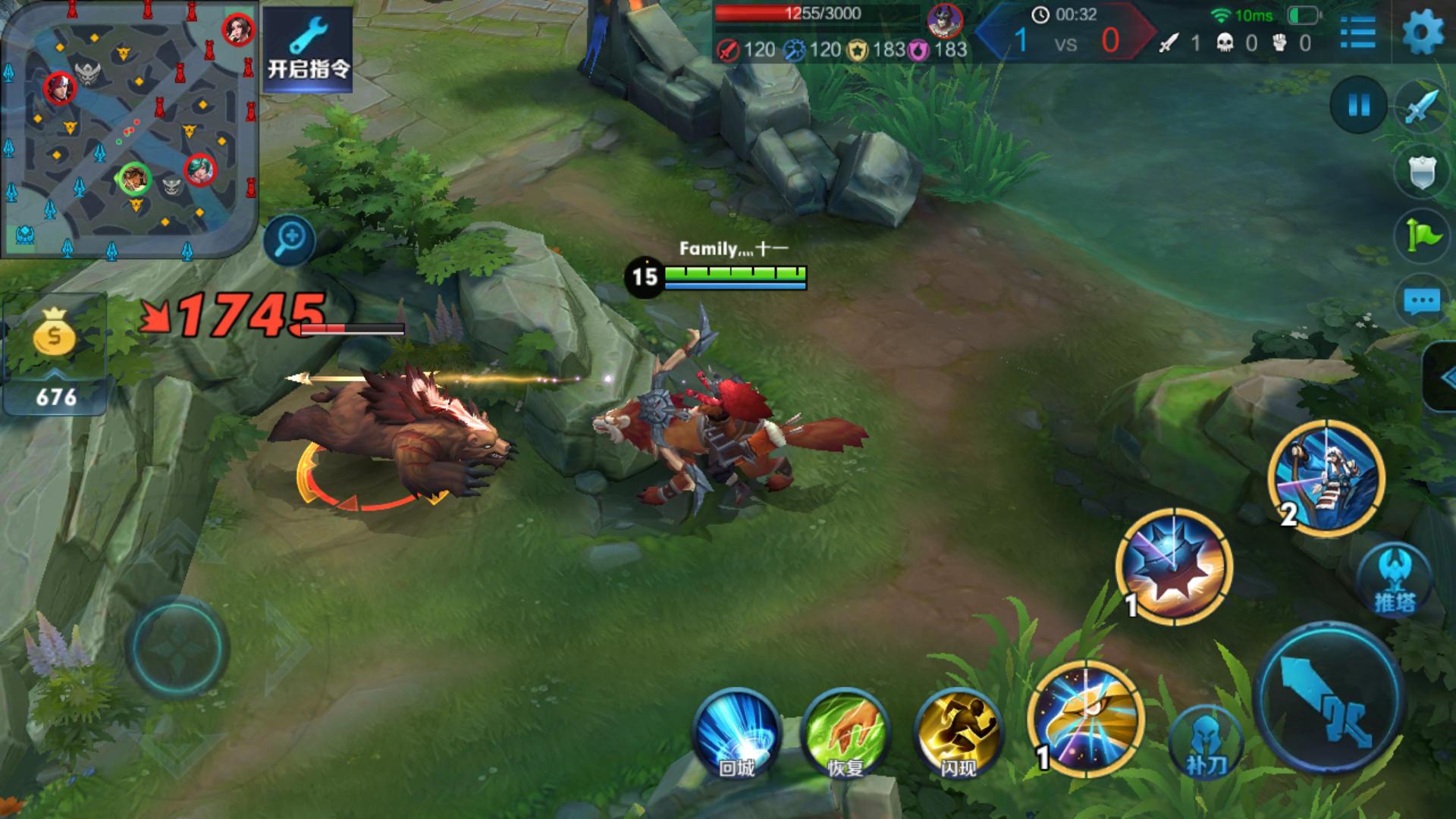1456x819 pixels.
Task: Use the 恢复 heal spell
Action: 846,733
